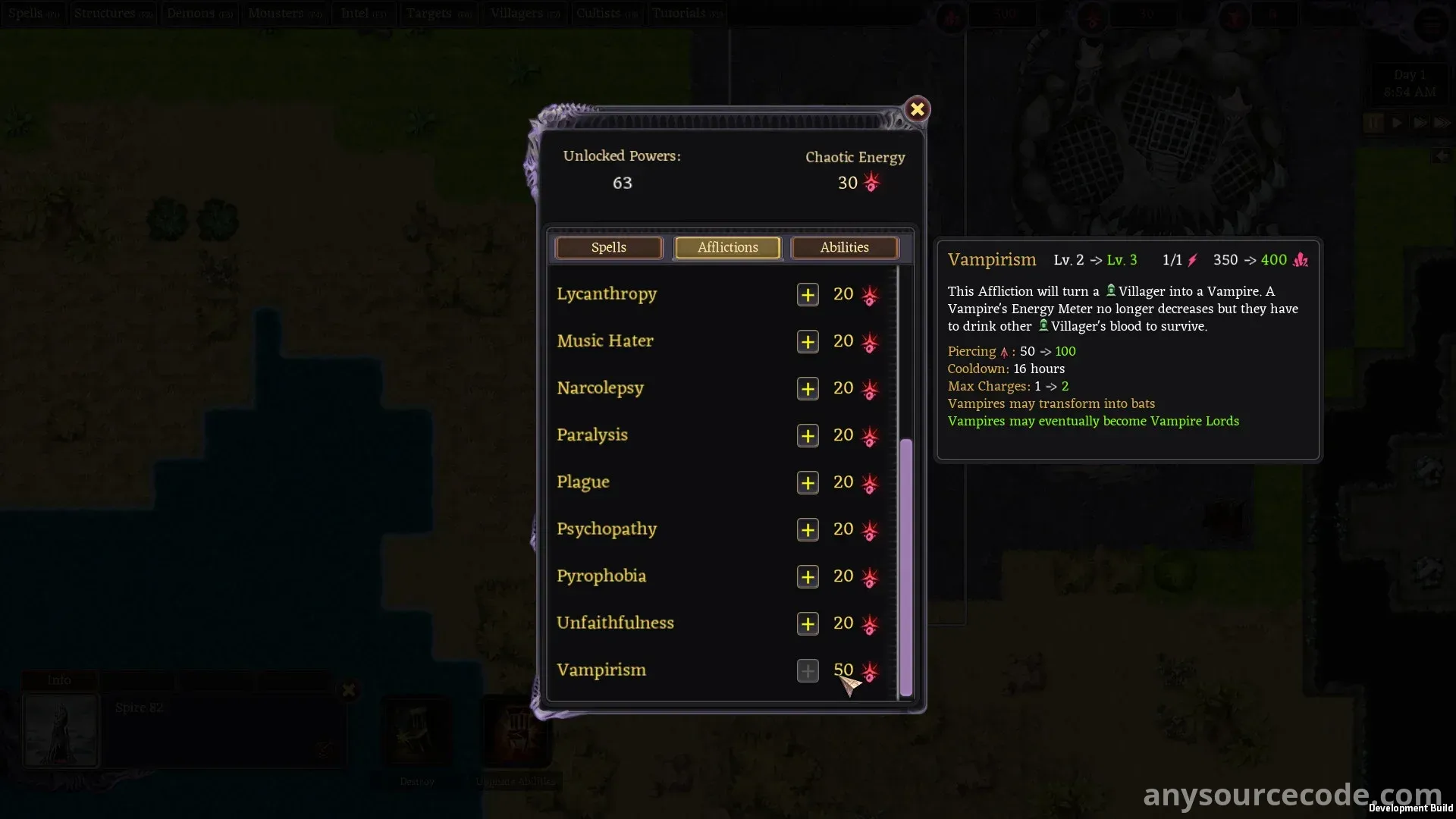Switch to the Spells tab
This screenshot has width=1456, height=819.
click(608, 248)
